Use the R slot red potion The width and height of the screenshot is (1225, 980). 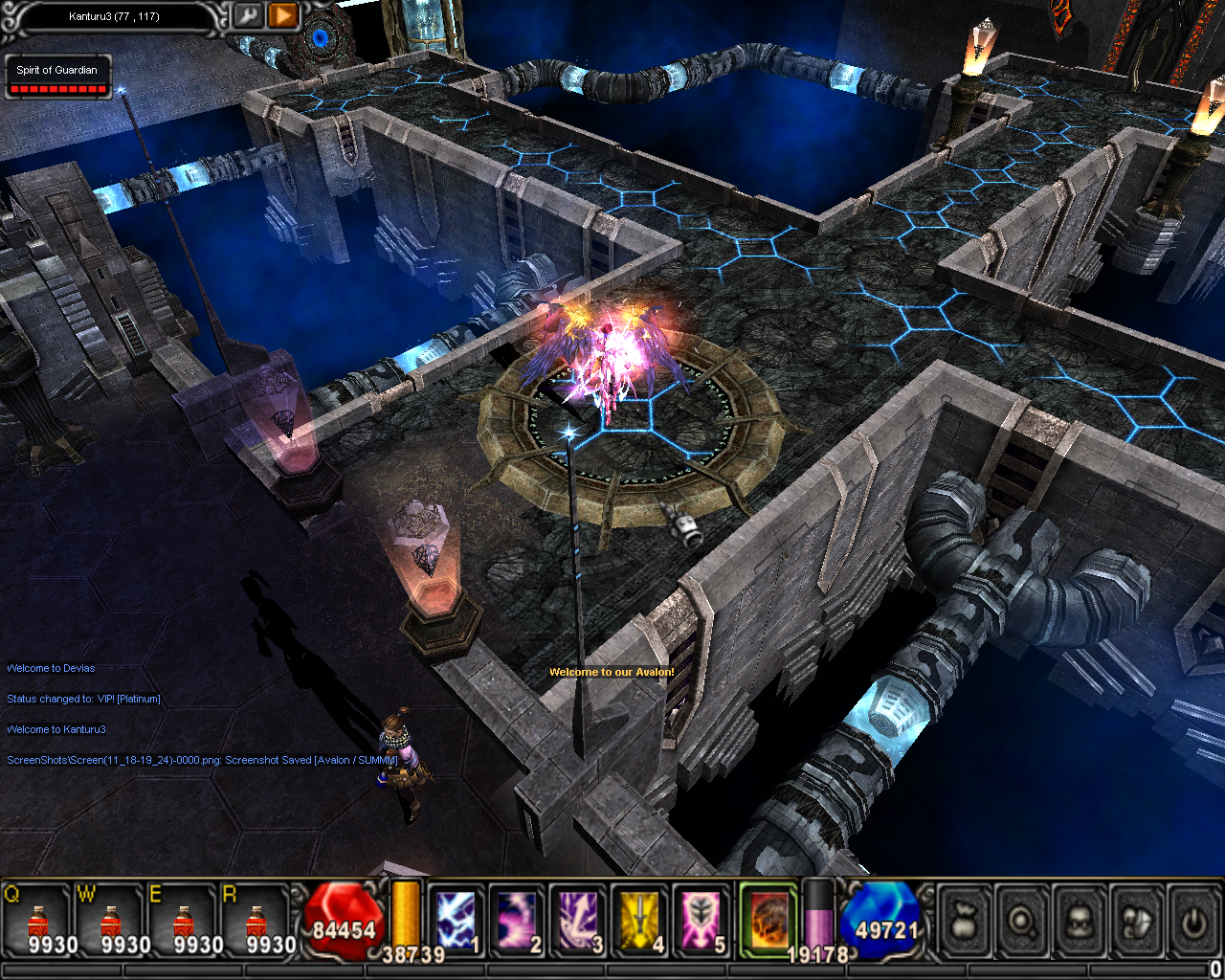click(x=256, y=924)
